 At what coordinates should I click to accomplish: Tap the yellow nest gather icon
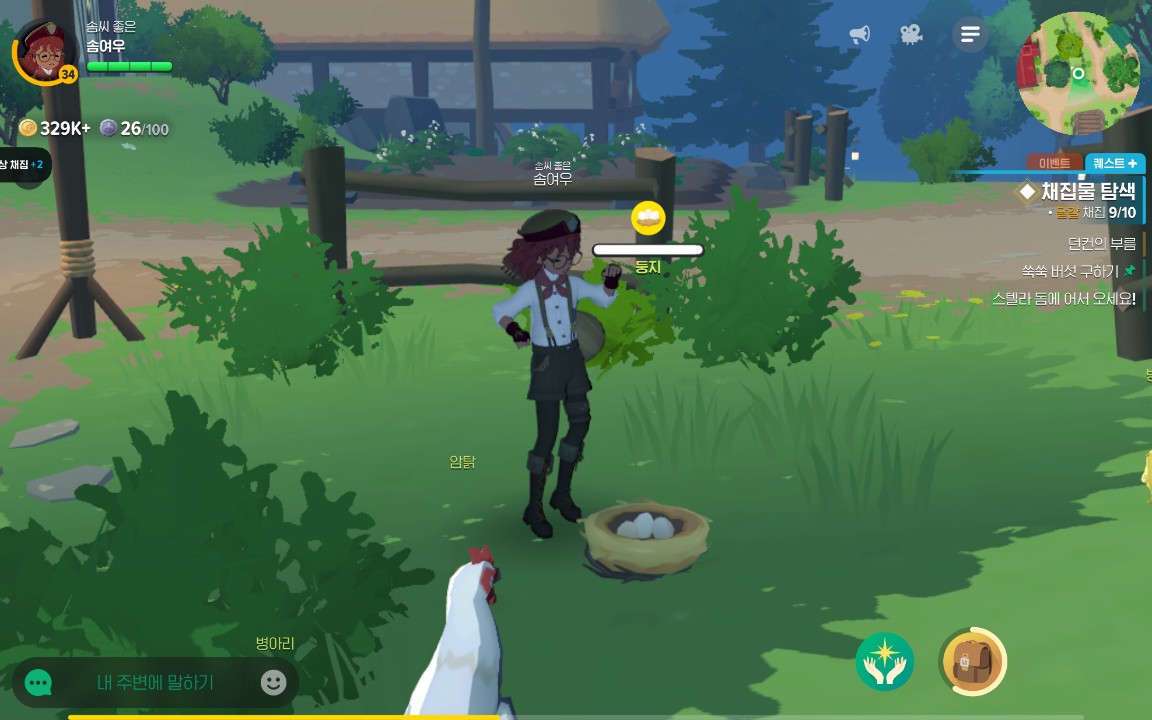pyautogui.click(x=649, y=218)
